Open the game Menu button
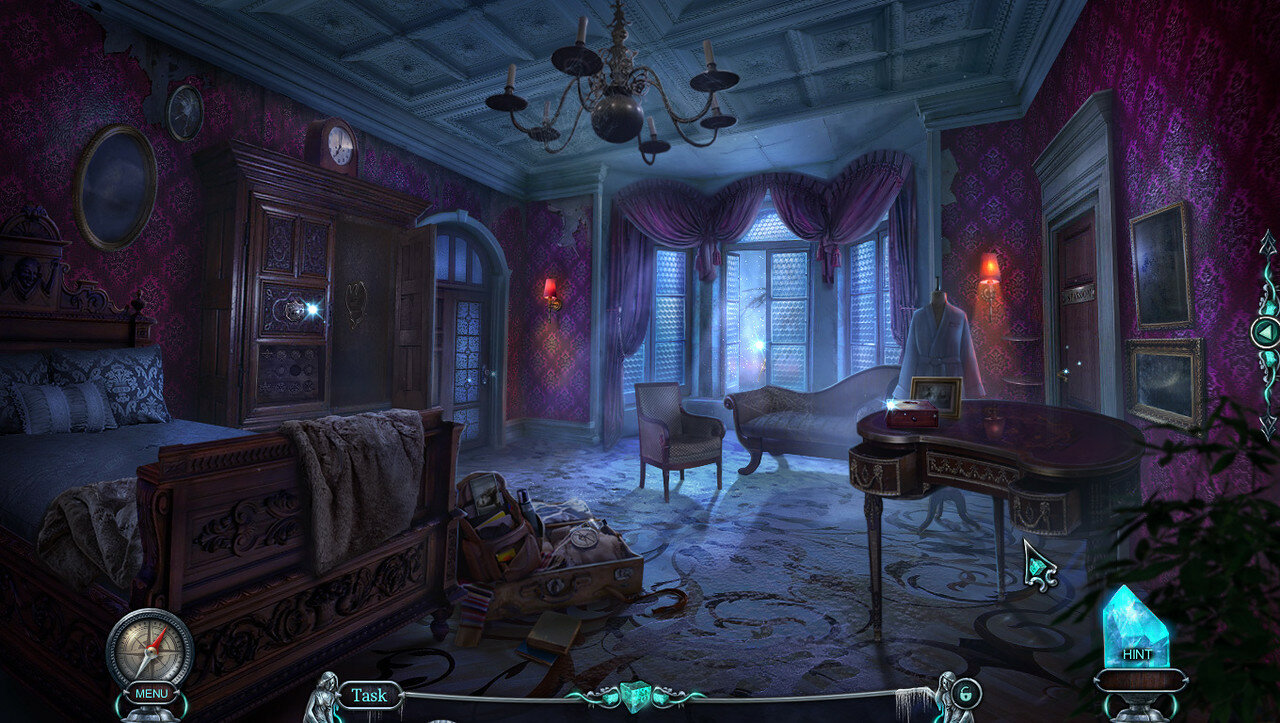 tap(151, 693)
